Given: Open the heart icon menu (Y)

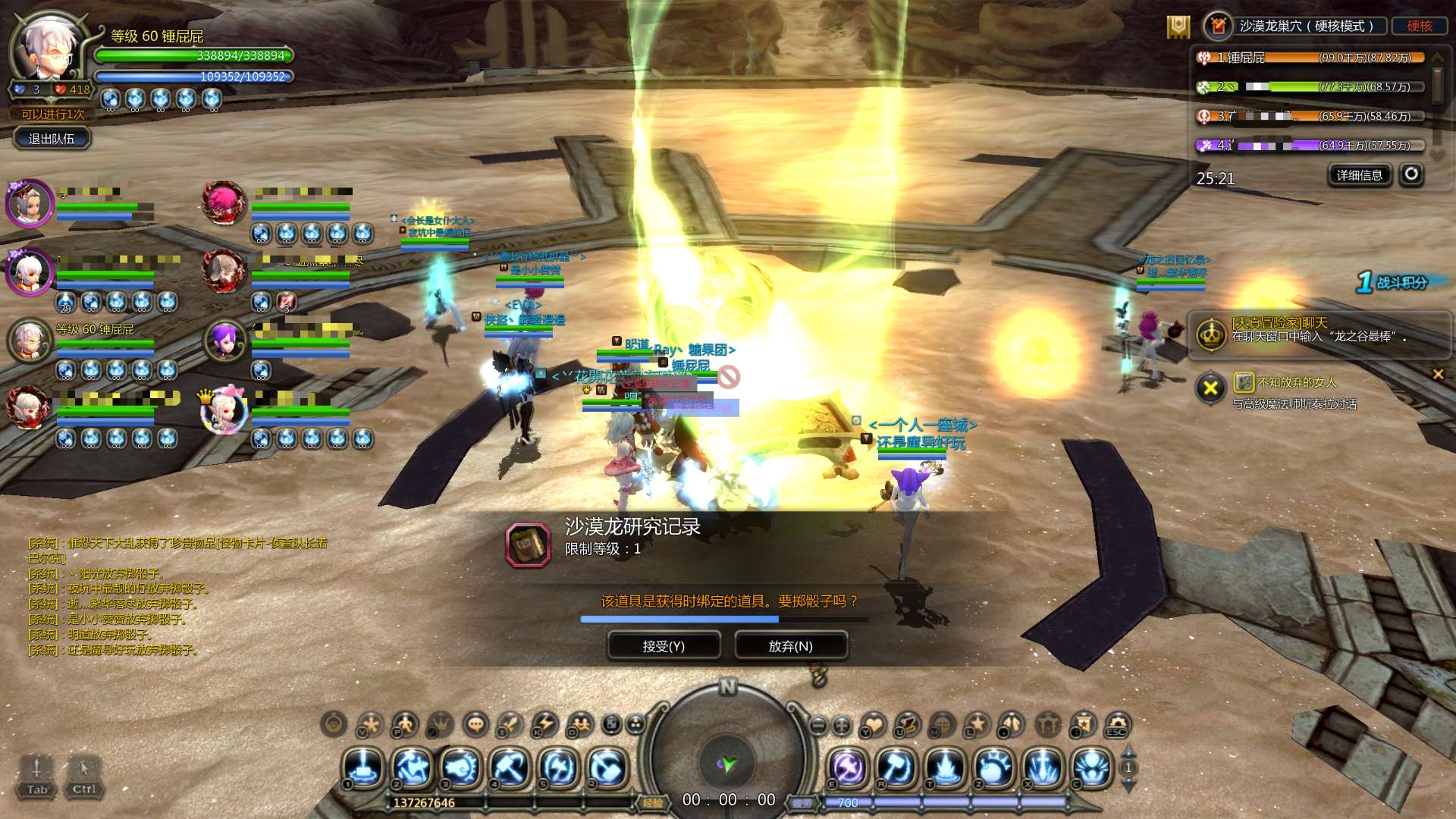Looking at the screenshot, I should (x=874, y=724).
